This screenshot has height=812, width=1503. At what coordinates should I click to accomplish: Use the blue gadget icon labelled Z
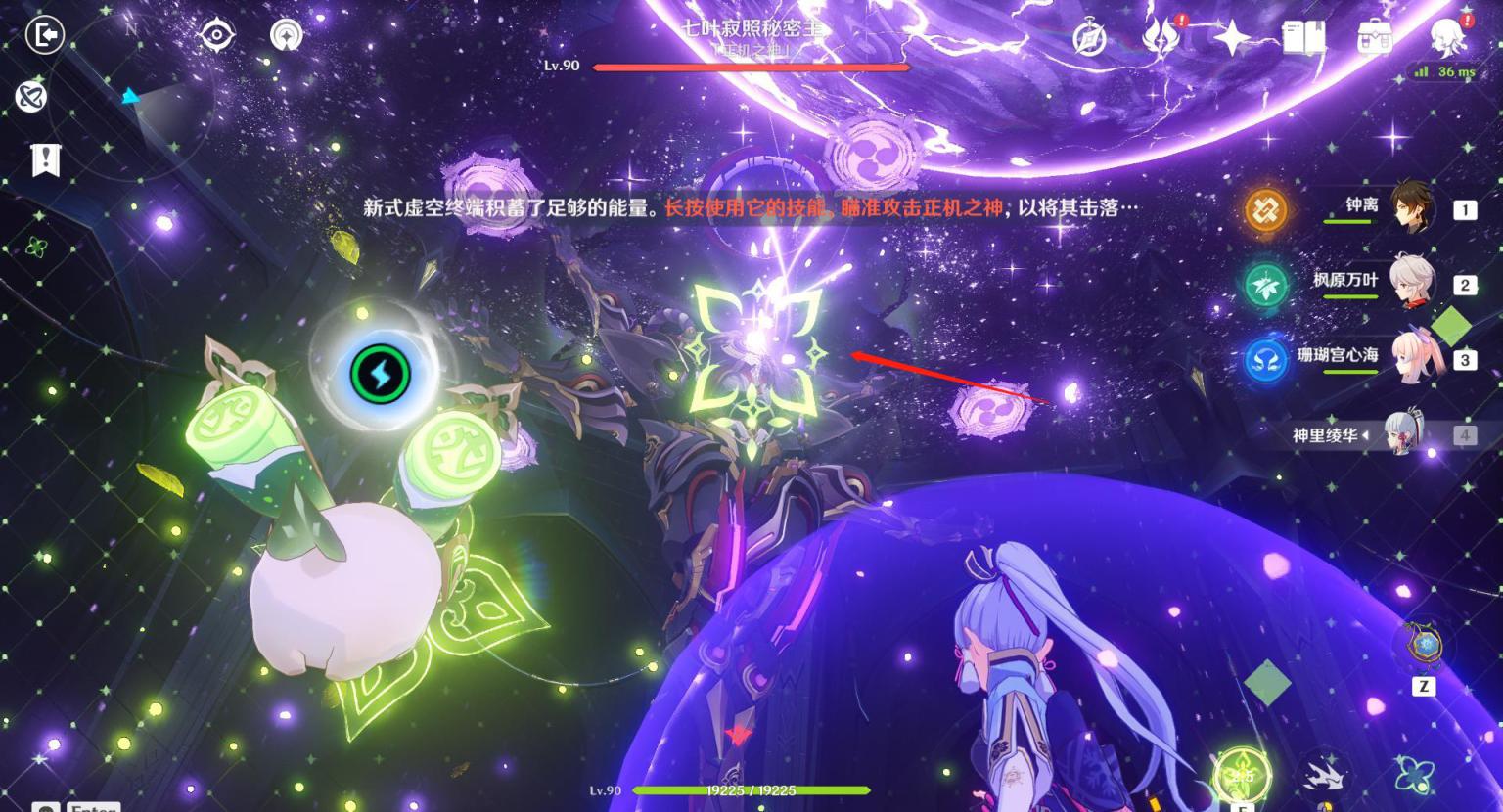[x=1423, y=646]
